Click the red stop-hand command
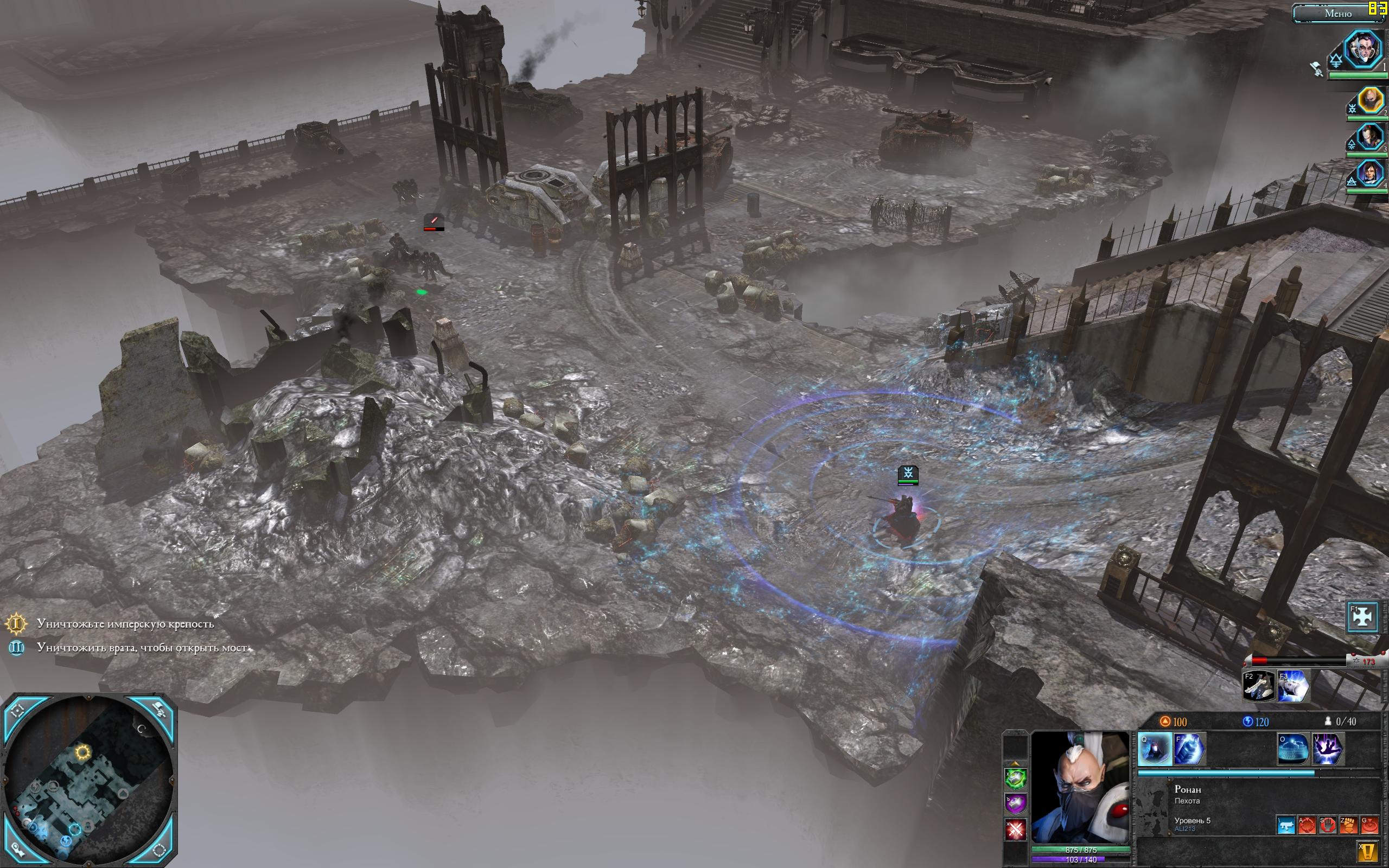The image size is (1389, 868). pos(1328,826)
